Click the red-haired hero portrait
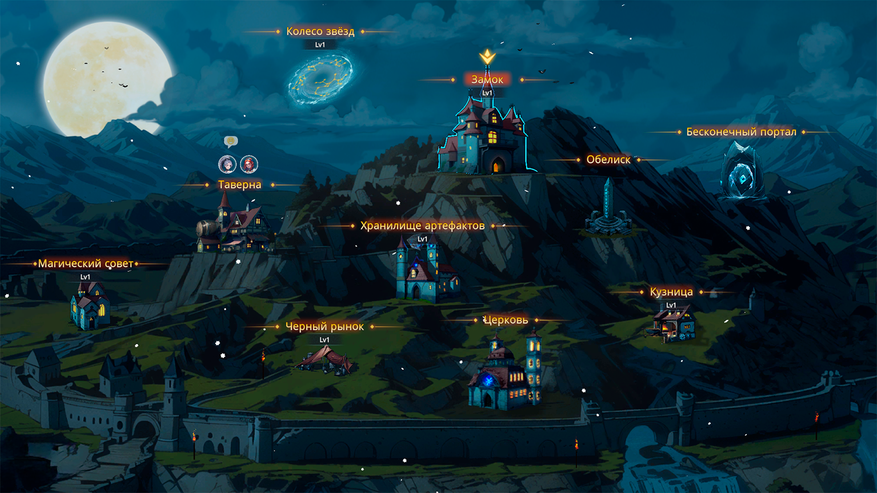This screenshot has height=493, width=877. [x=247, y=163]
